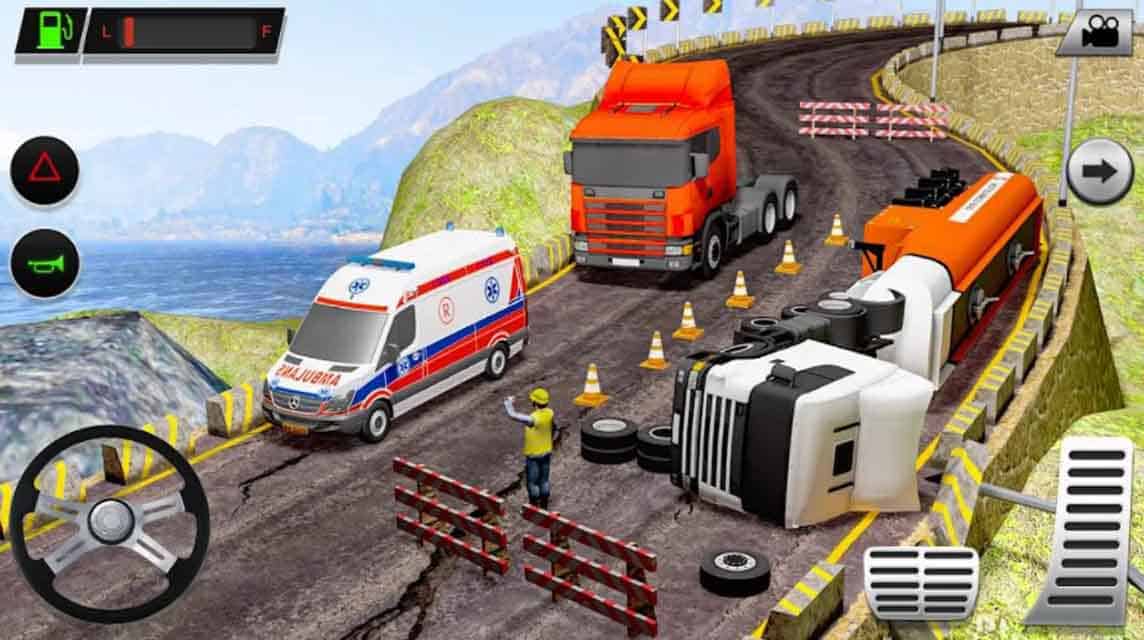Tap the hazard warning triangle button
This screenshot has height=640, width=1144.
[44, 170]
